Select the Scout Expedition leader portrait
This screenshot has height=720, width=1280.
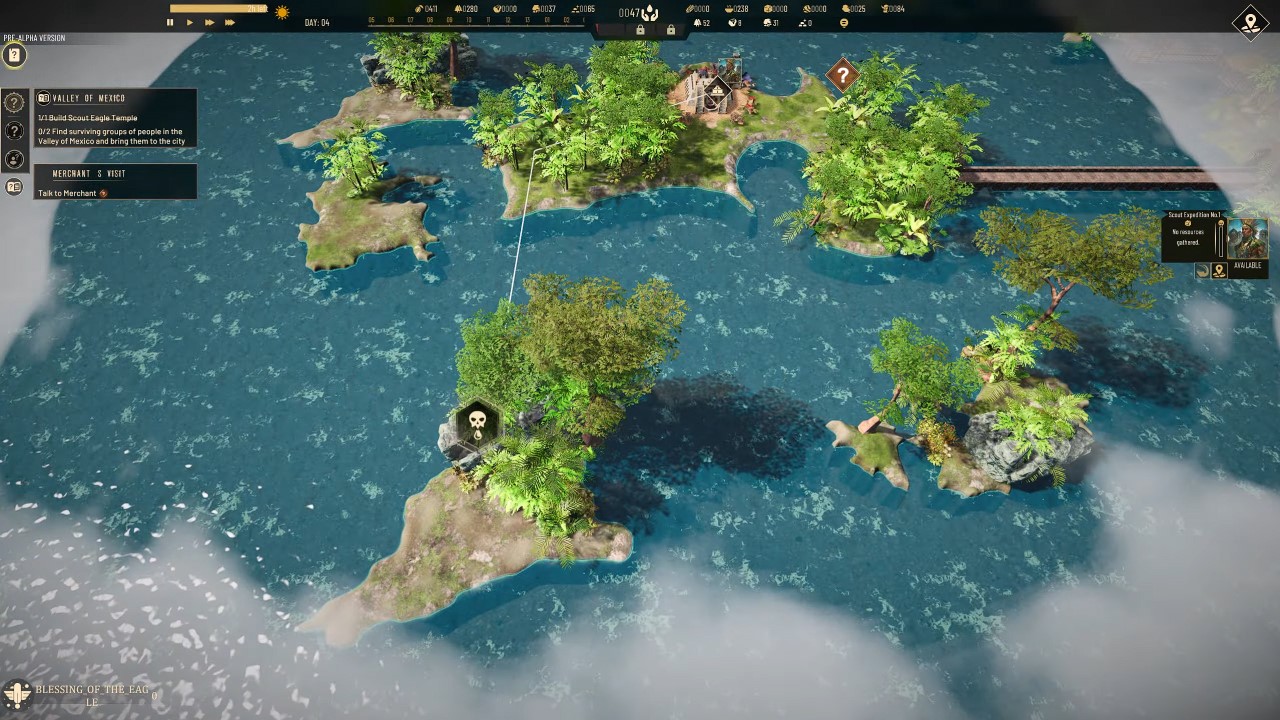(x=1247, y=239)
